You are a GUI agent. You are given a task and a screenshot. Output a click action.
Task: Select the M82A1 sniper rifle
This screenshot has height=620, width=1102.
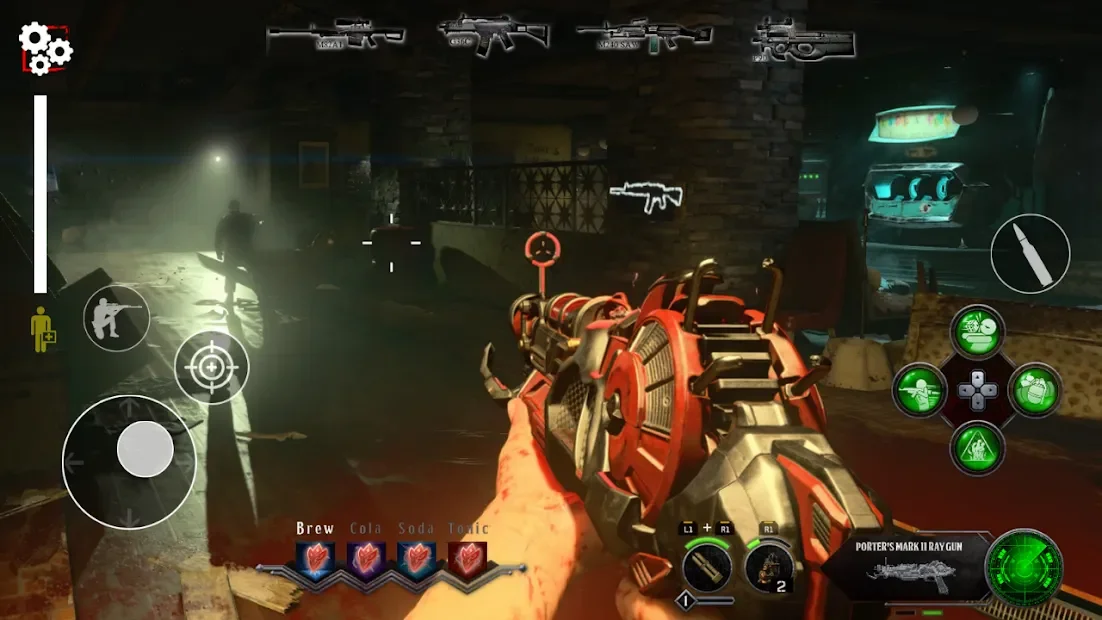[335, 34]
